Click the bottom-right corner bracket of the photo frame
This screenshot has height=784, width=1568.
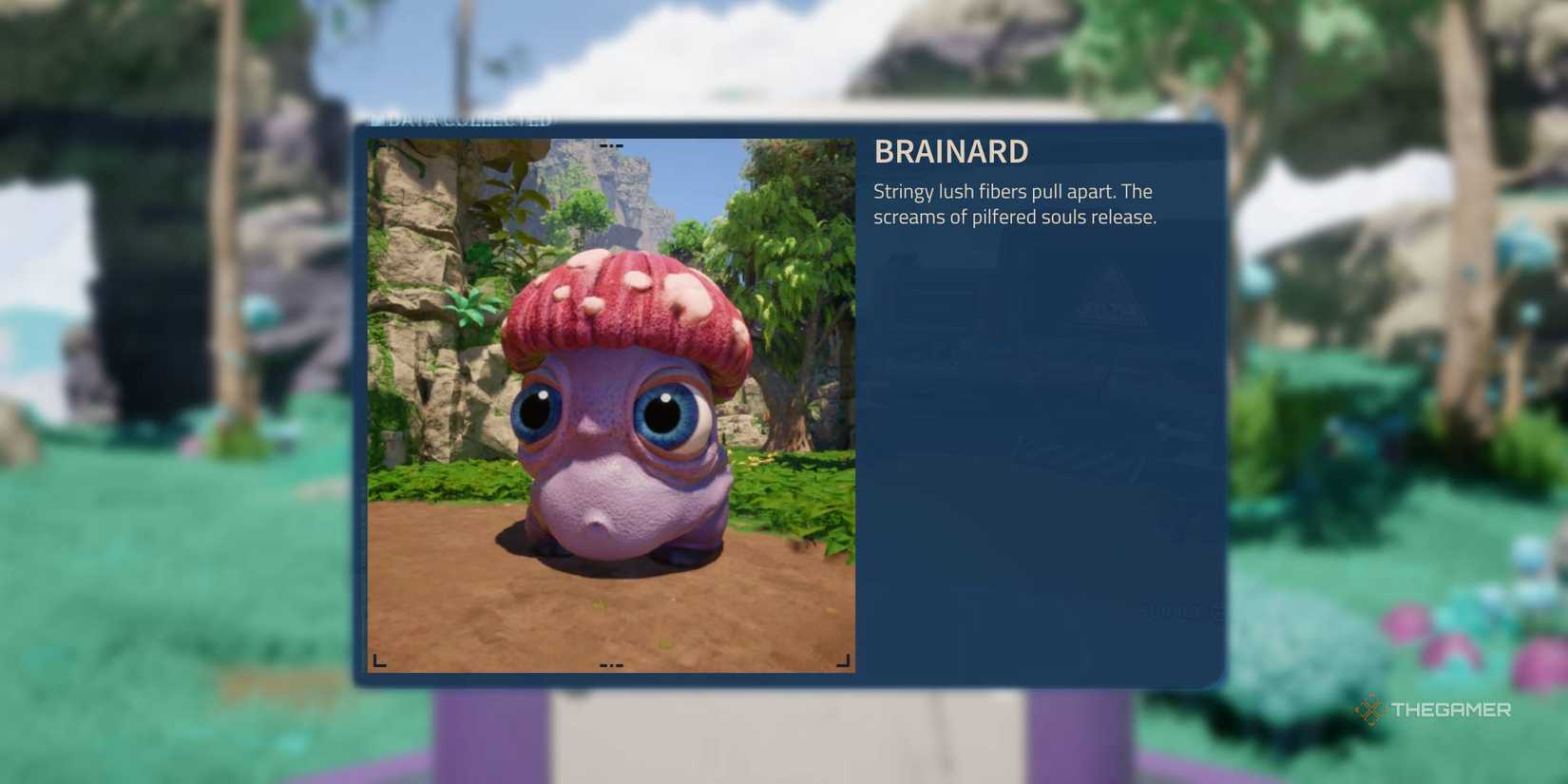[x=844, y=658]
